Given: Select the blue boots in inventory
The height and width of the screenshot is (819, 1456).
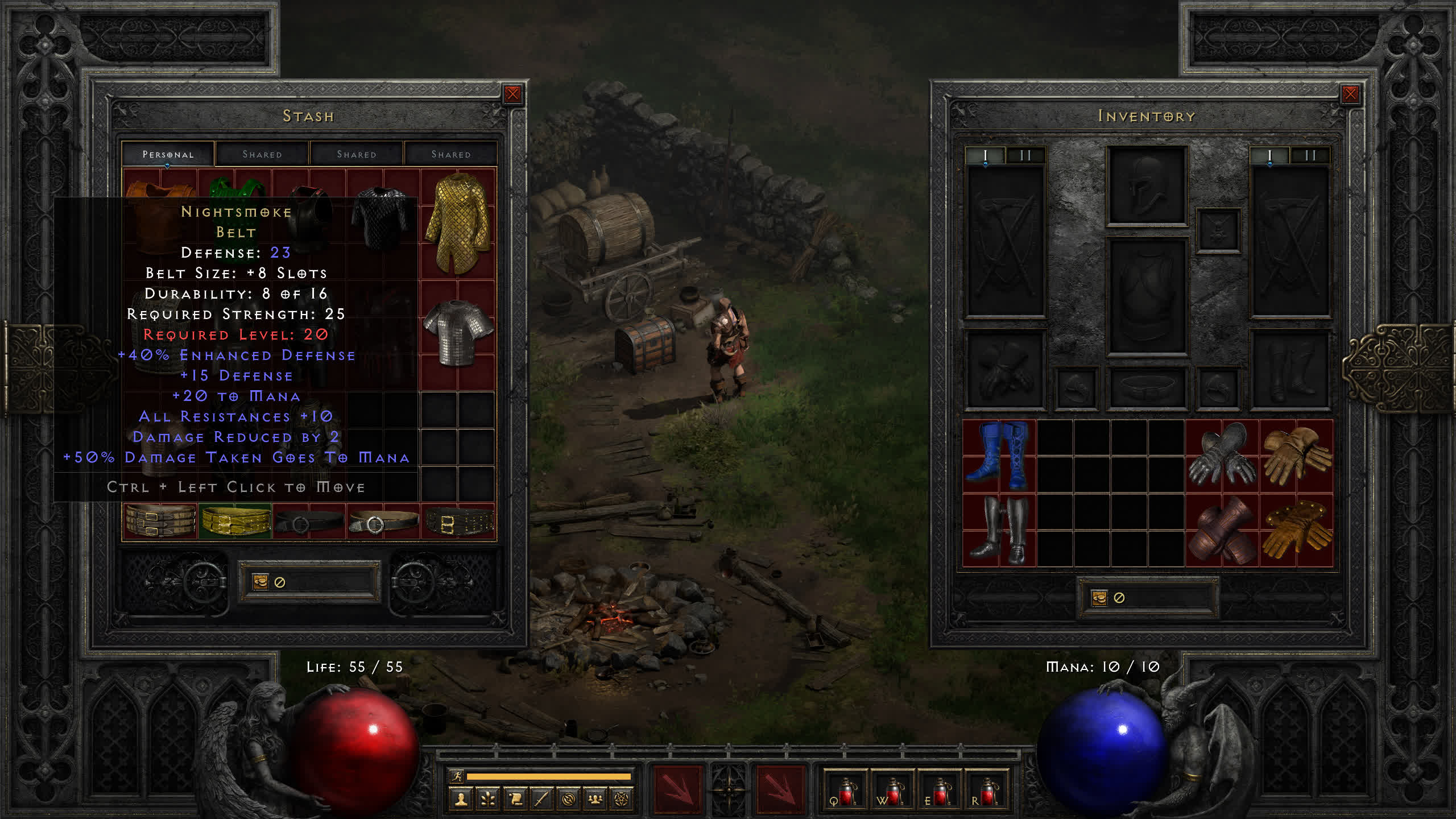Looking at the screenshot, I should [x=999, y=456].
